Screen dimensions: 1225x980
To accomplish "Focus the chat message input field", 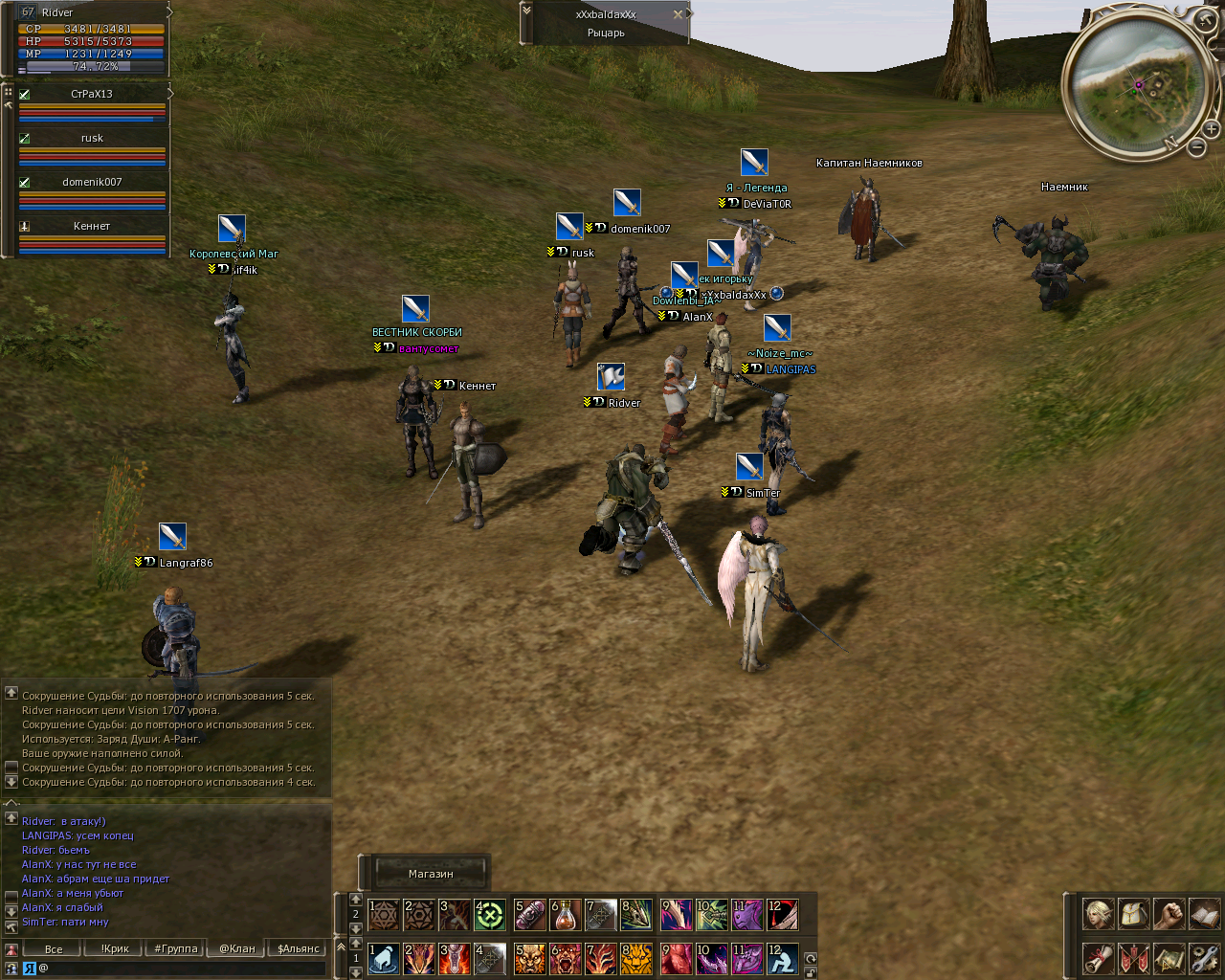I will [182, 969].
